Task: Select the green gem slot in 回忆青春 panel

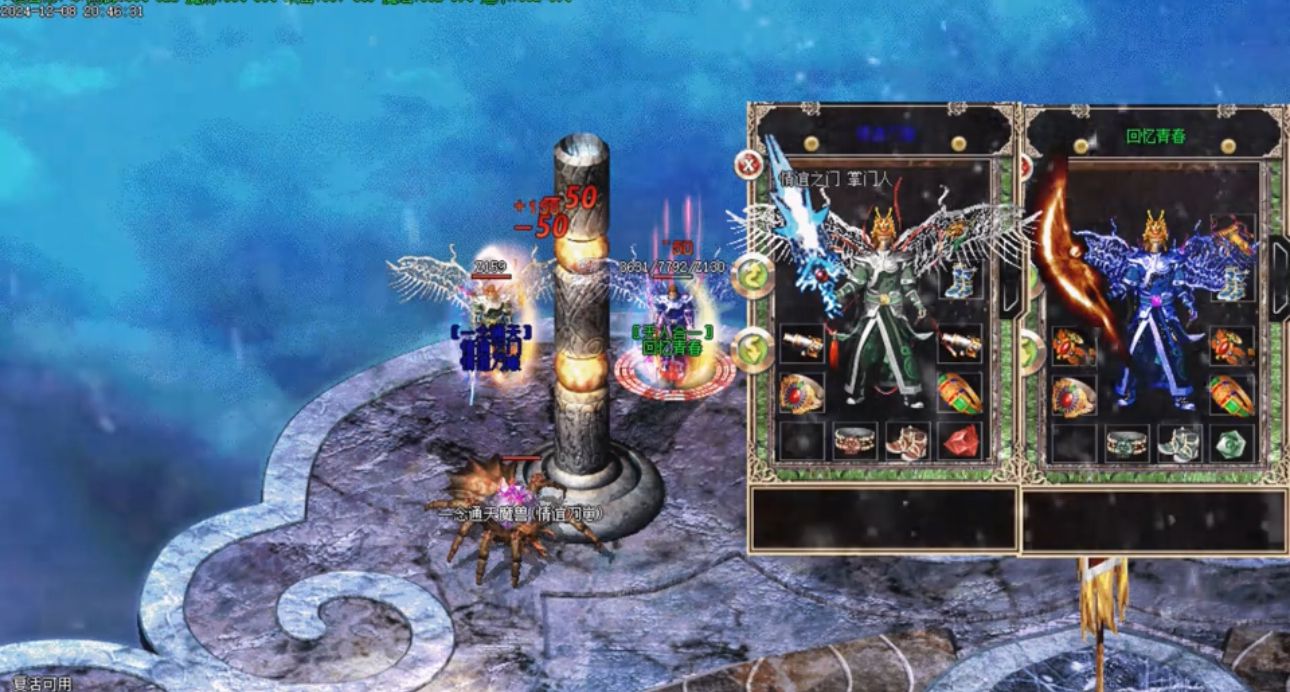Action: coord(1231,443)
